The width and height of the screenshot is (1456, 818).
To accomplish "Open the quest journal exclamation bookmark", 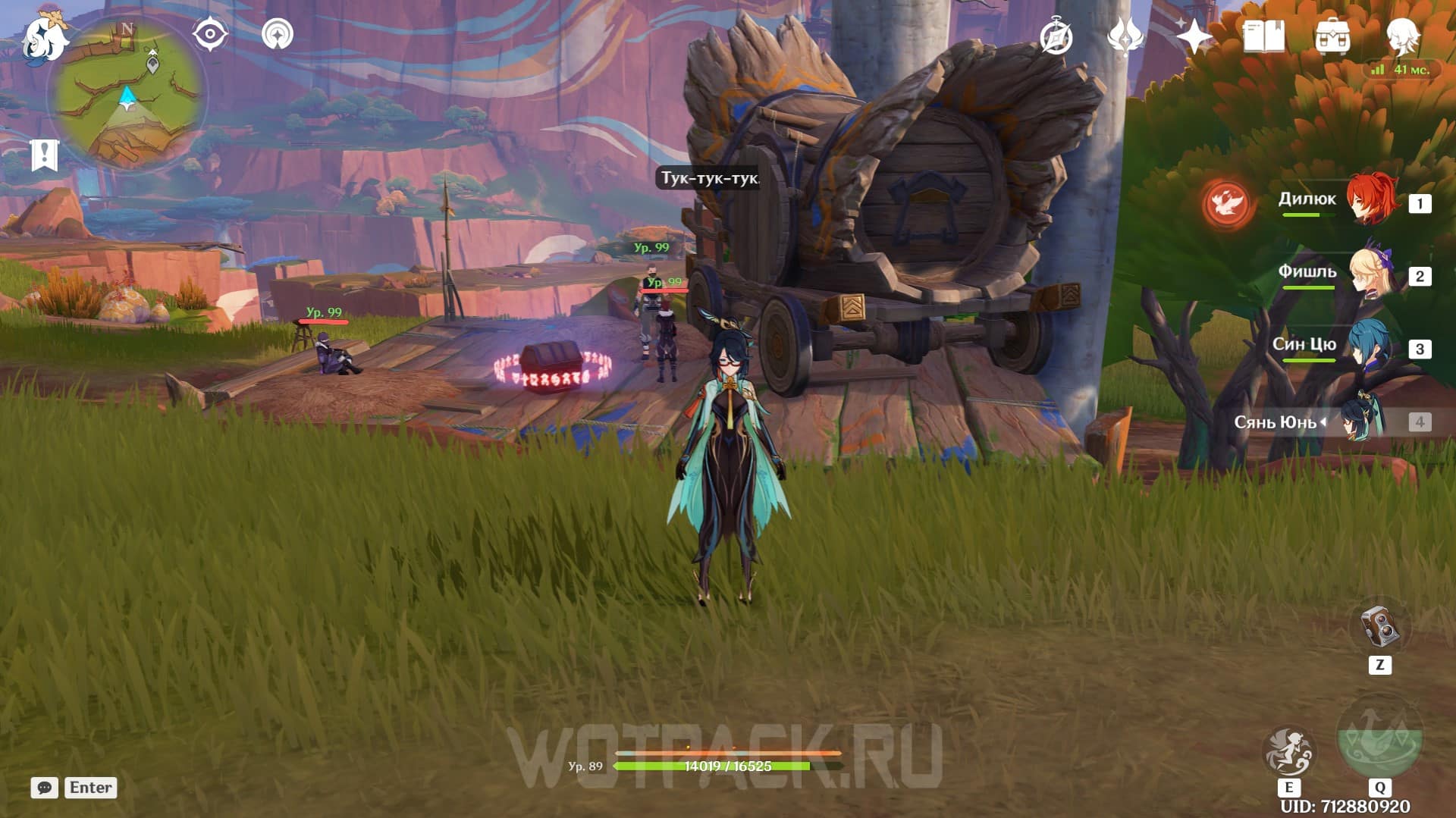I will pyautogui.click(x=45, y=155).
